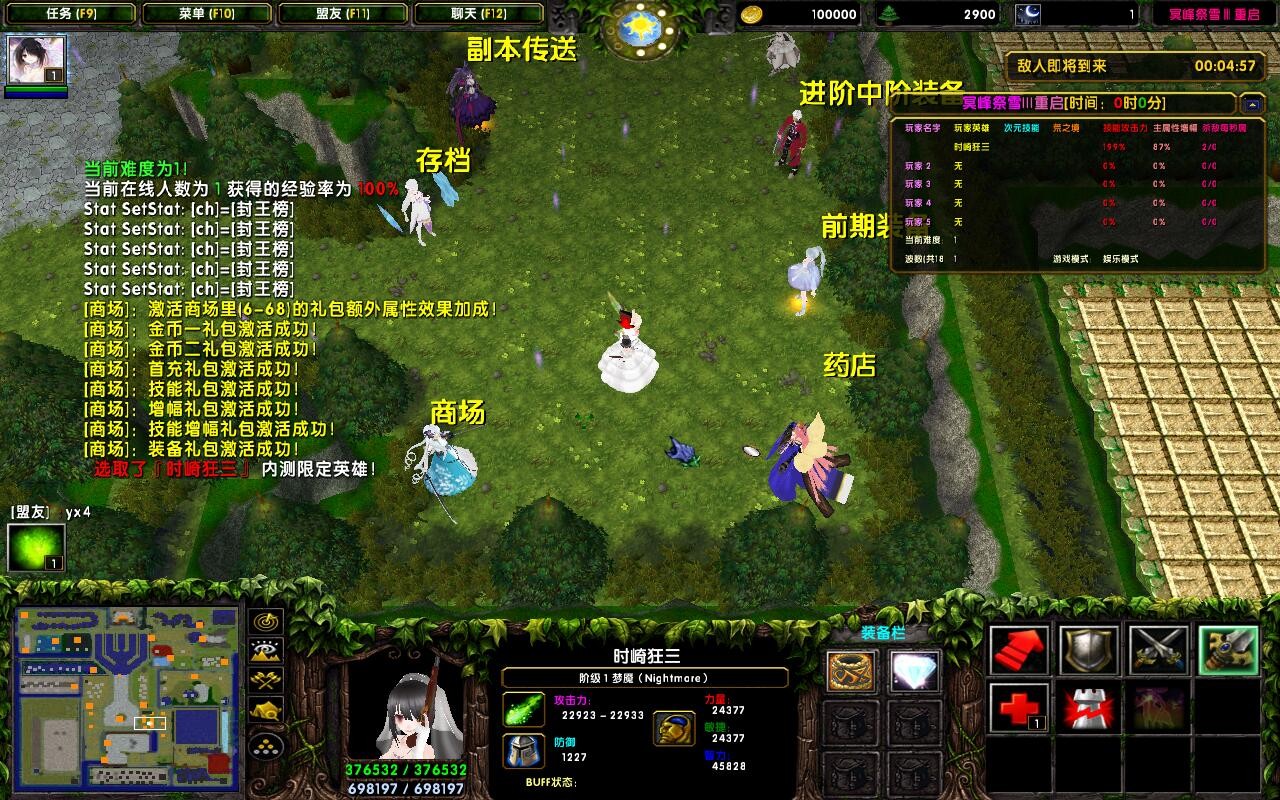This screenshot has width=1280, height=800.
Task: Use the highlighted gauntlet inventory item
Action: (1229, 648)
